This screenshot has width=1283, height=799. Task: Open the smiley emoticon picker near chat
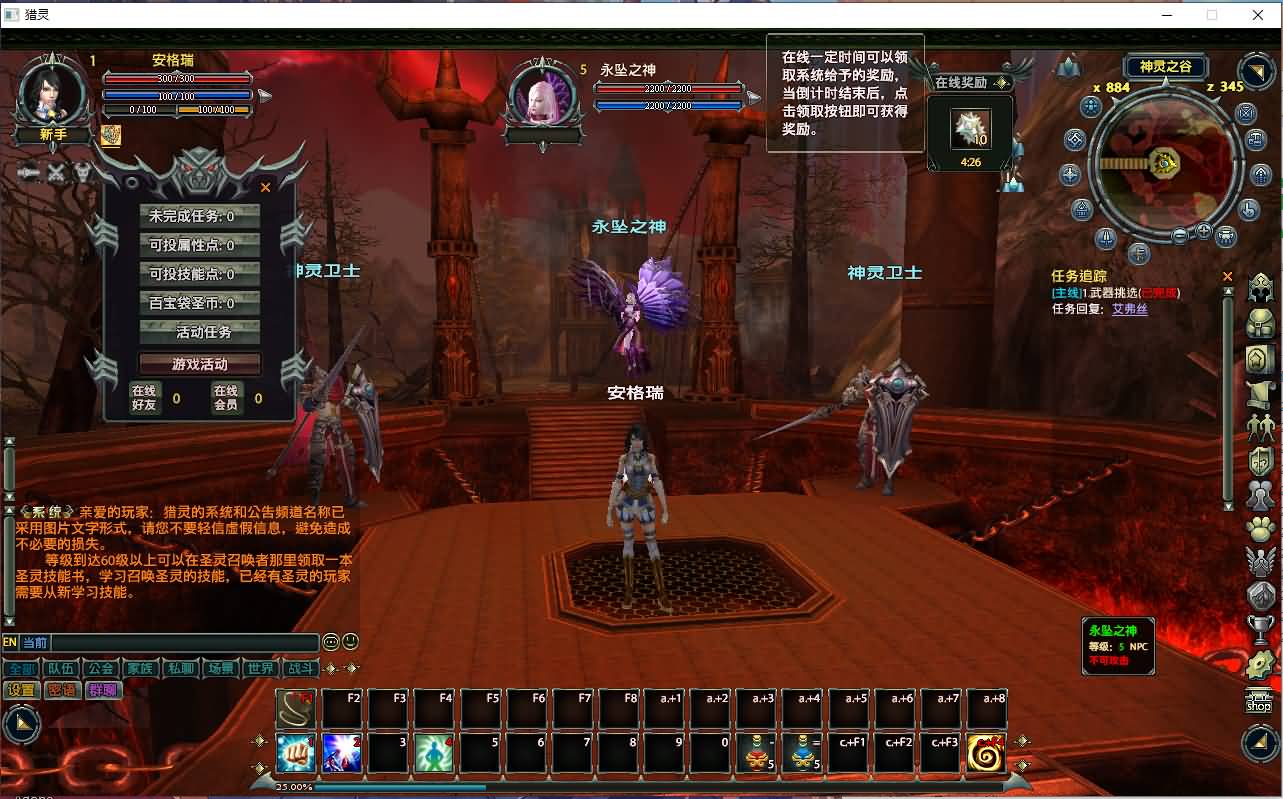tap(349, 642)
